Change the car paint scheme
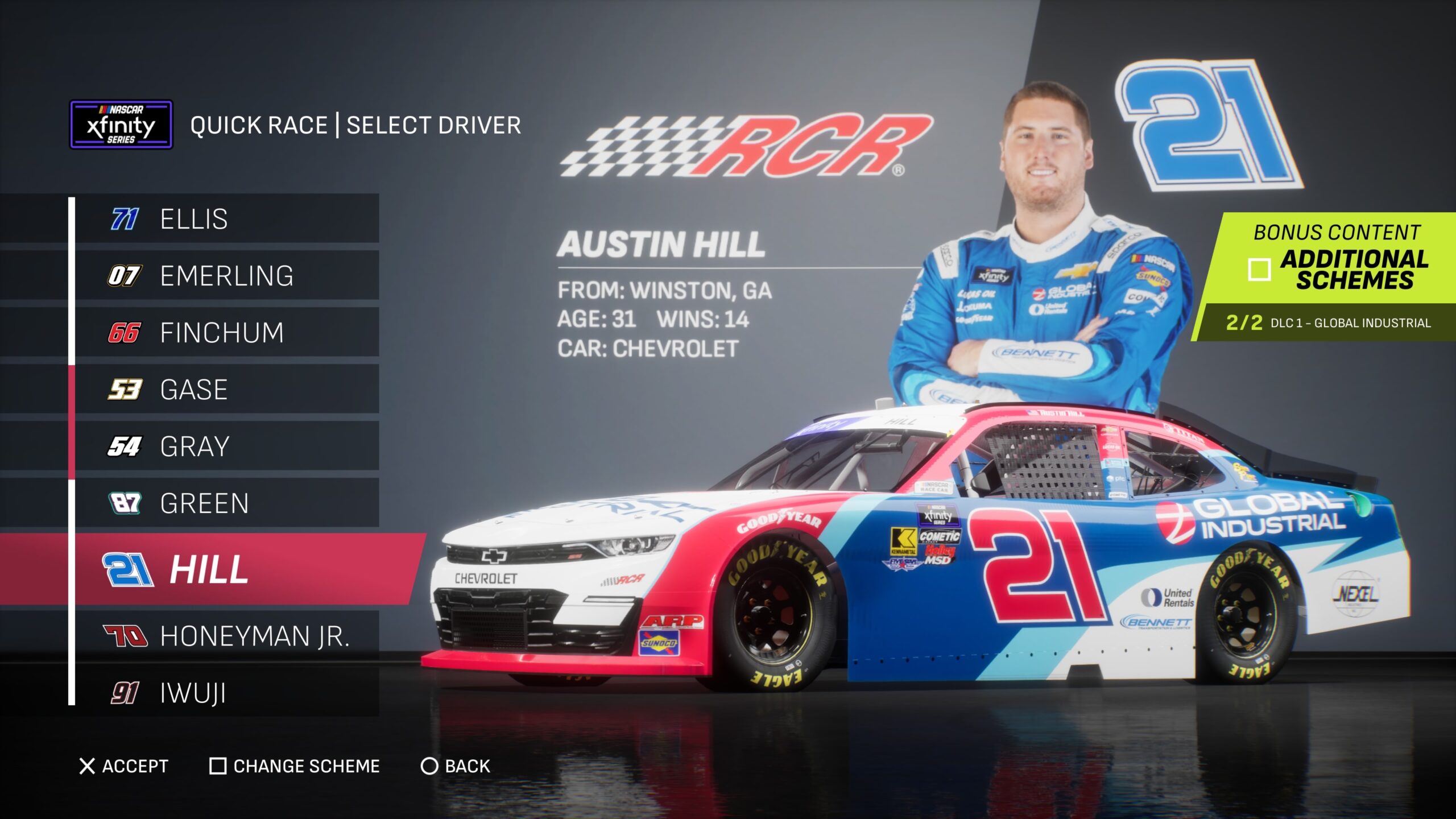 pos(295,766)
